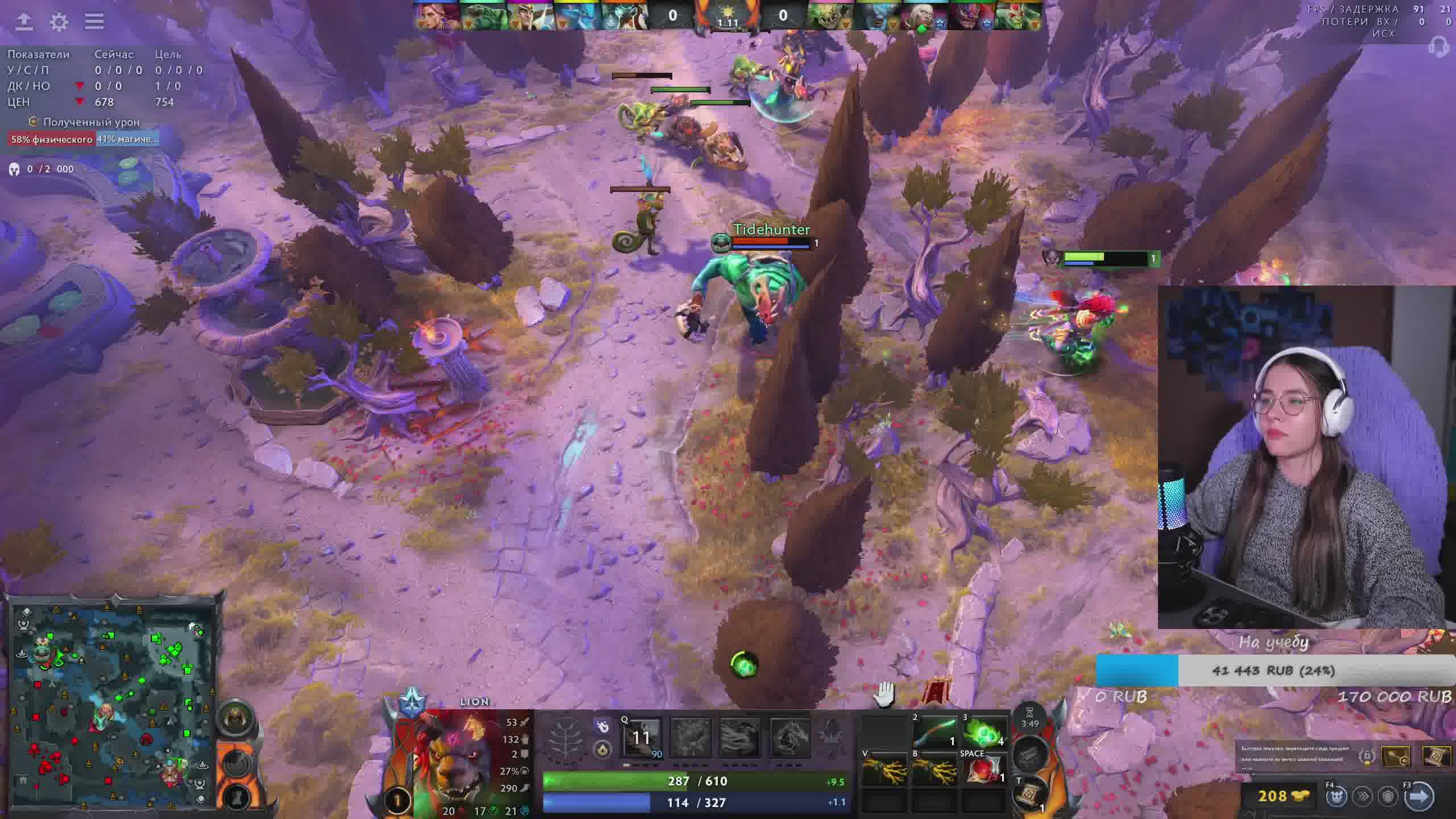
Task: Open Lion's talent tree
Action: [565, 738]
